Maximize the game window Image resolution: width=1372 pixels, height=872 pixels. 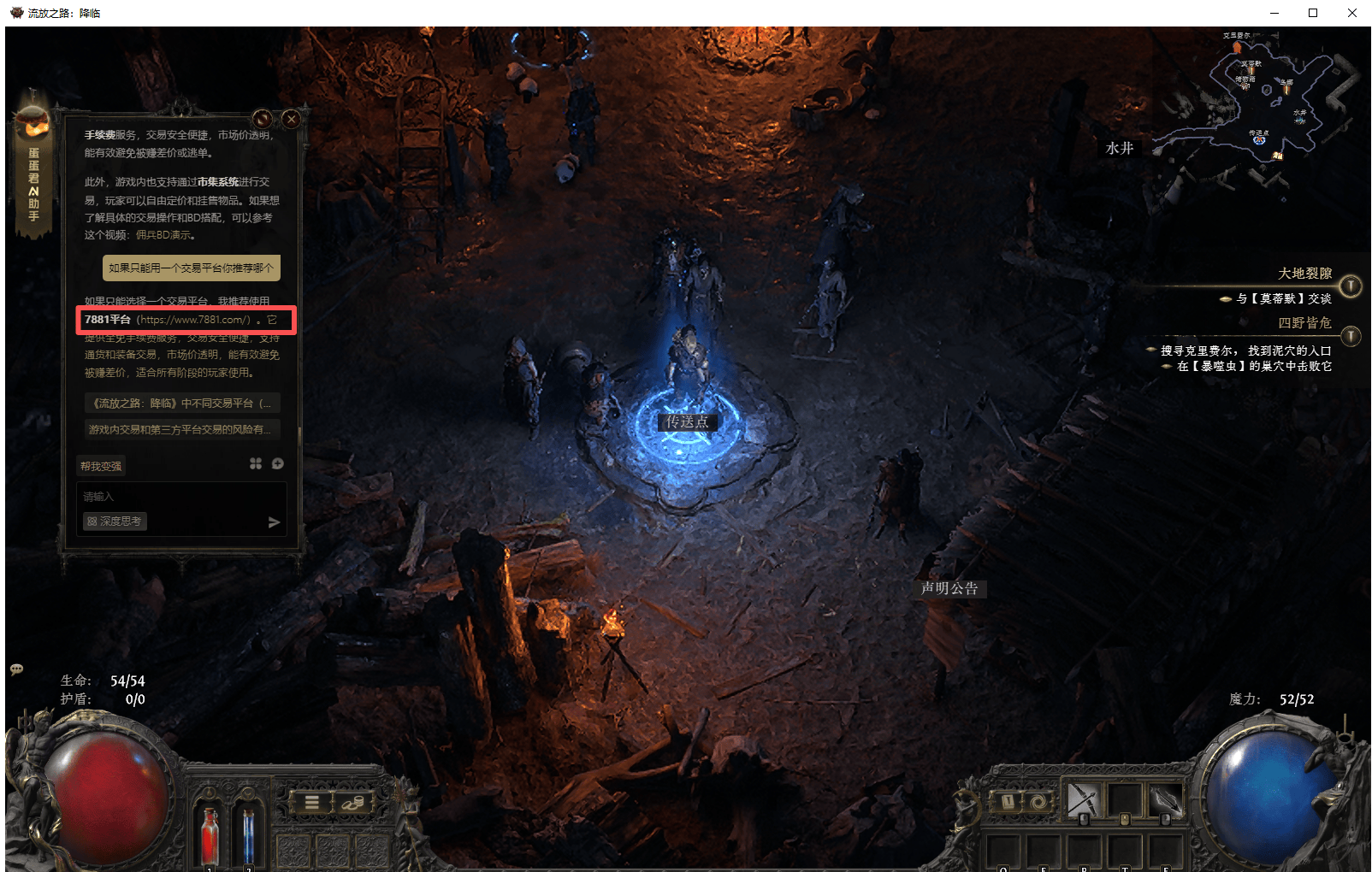coord(1313,13)
